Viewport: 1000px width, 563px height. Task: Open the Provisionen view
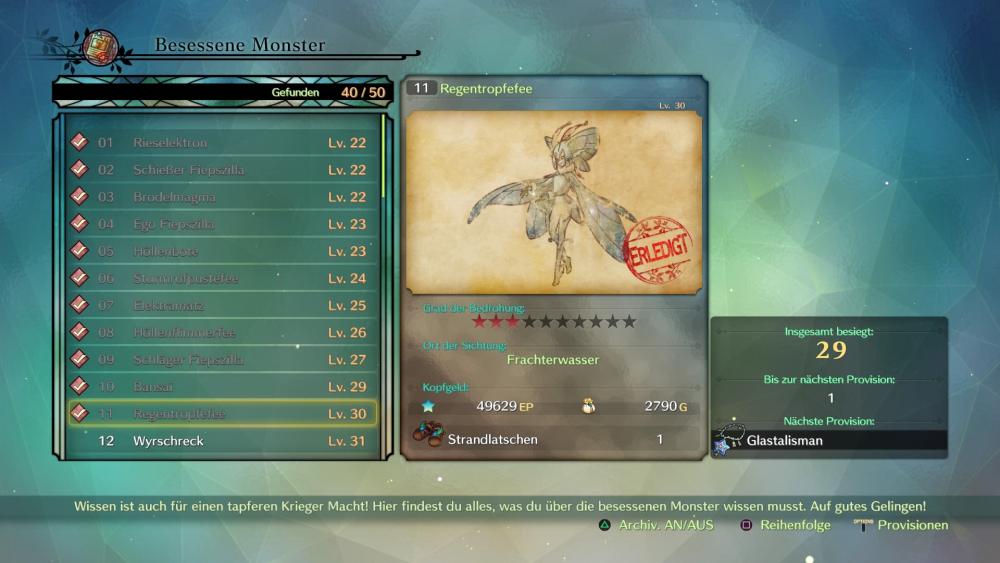pos(901,525)
